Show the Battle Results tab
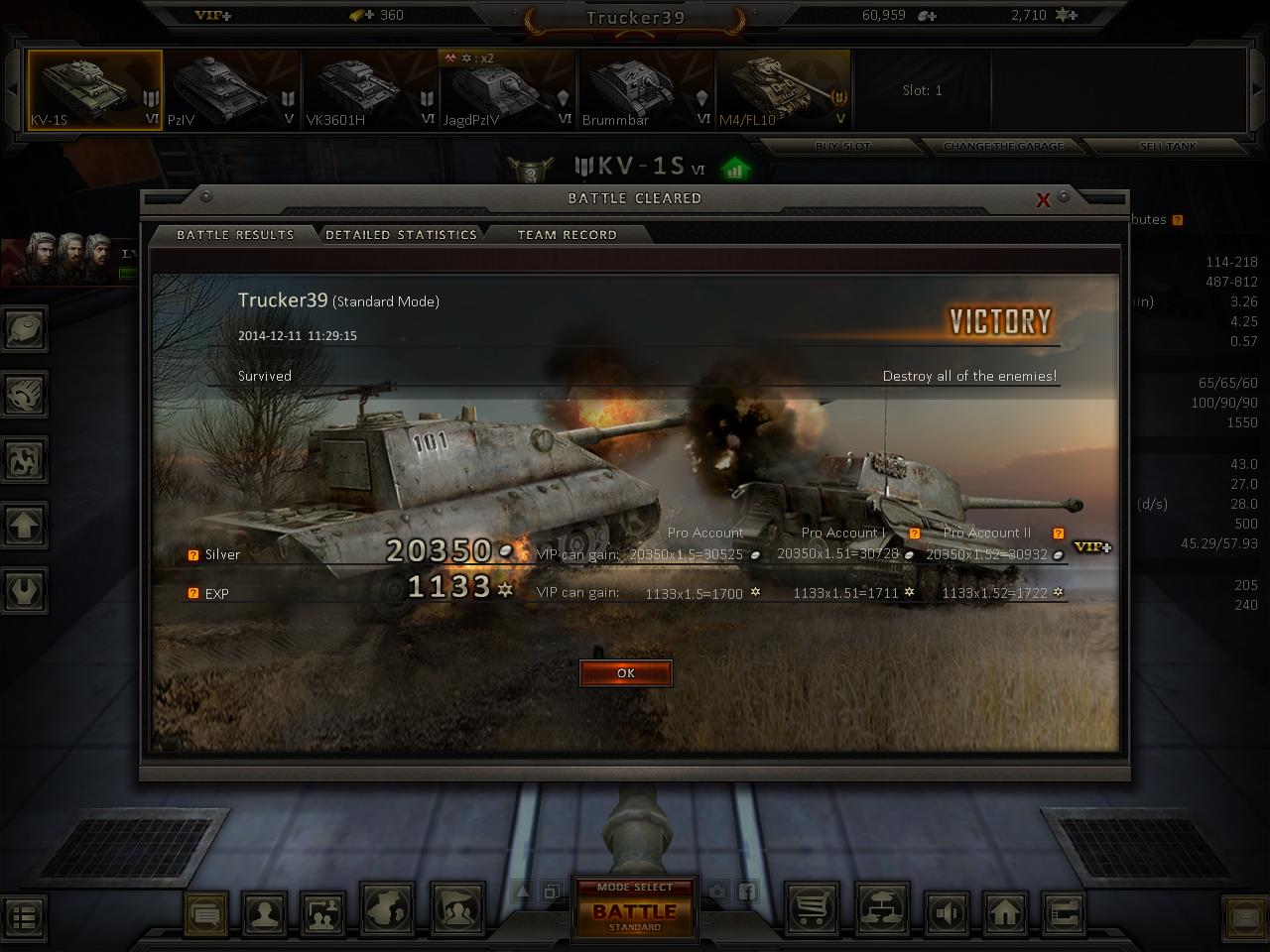 pyautogui.click(x=235, y=235)
